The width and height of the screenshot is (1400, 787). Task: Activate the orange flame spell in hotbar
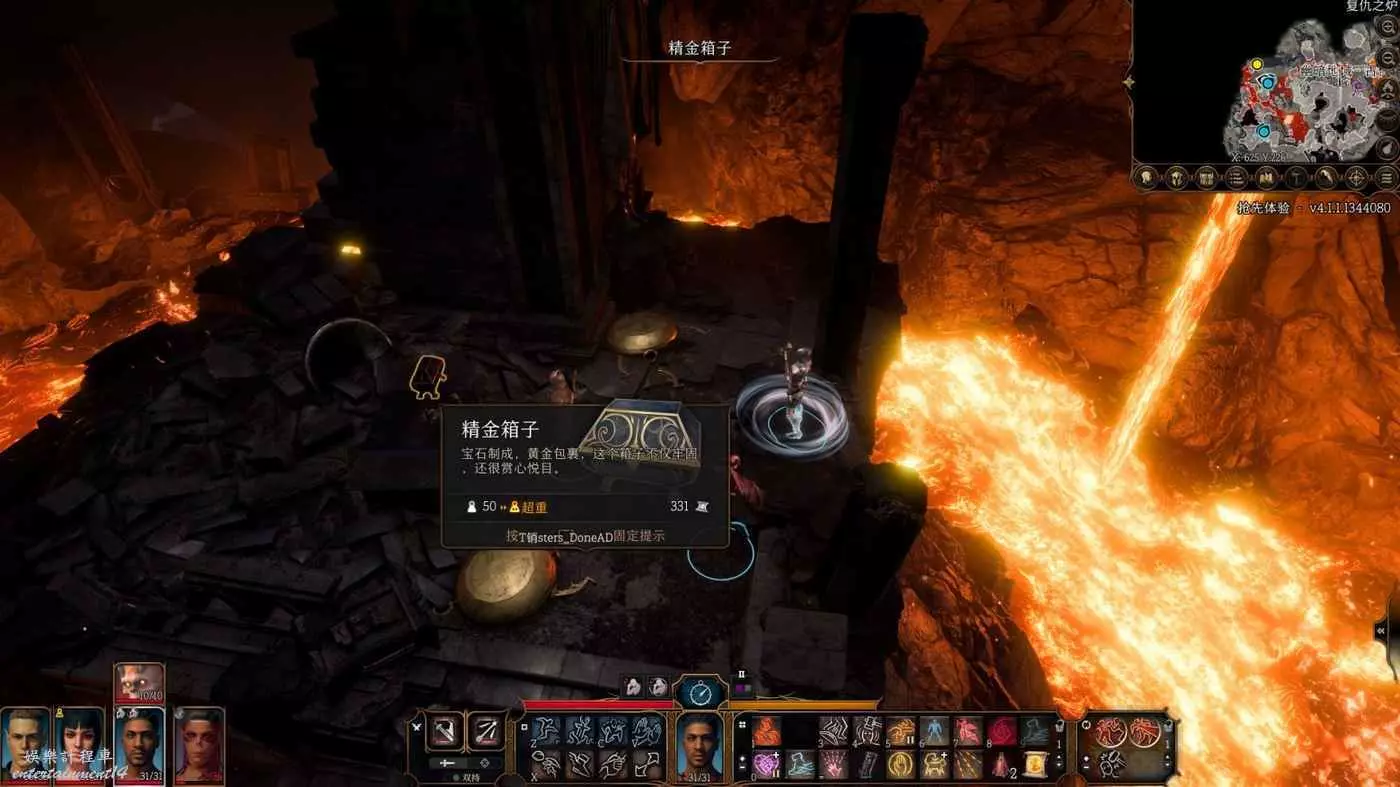click(x=767, y=731)
